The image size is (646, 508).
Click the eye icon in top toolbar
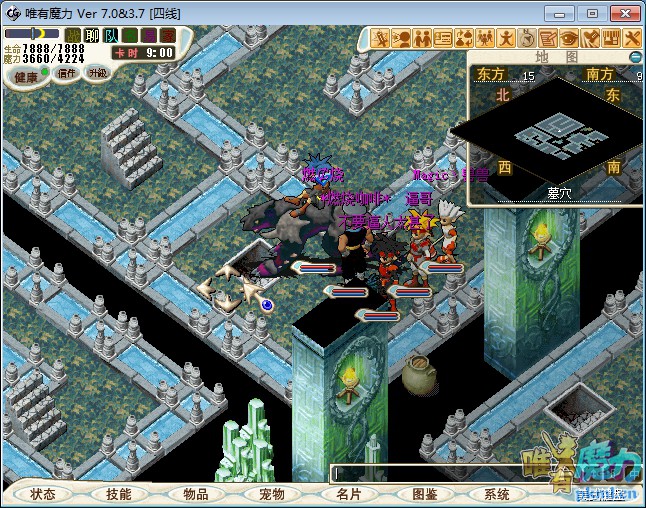point(569,38)
